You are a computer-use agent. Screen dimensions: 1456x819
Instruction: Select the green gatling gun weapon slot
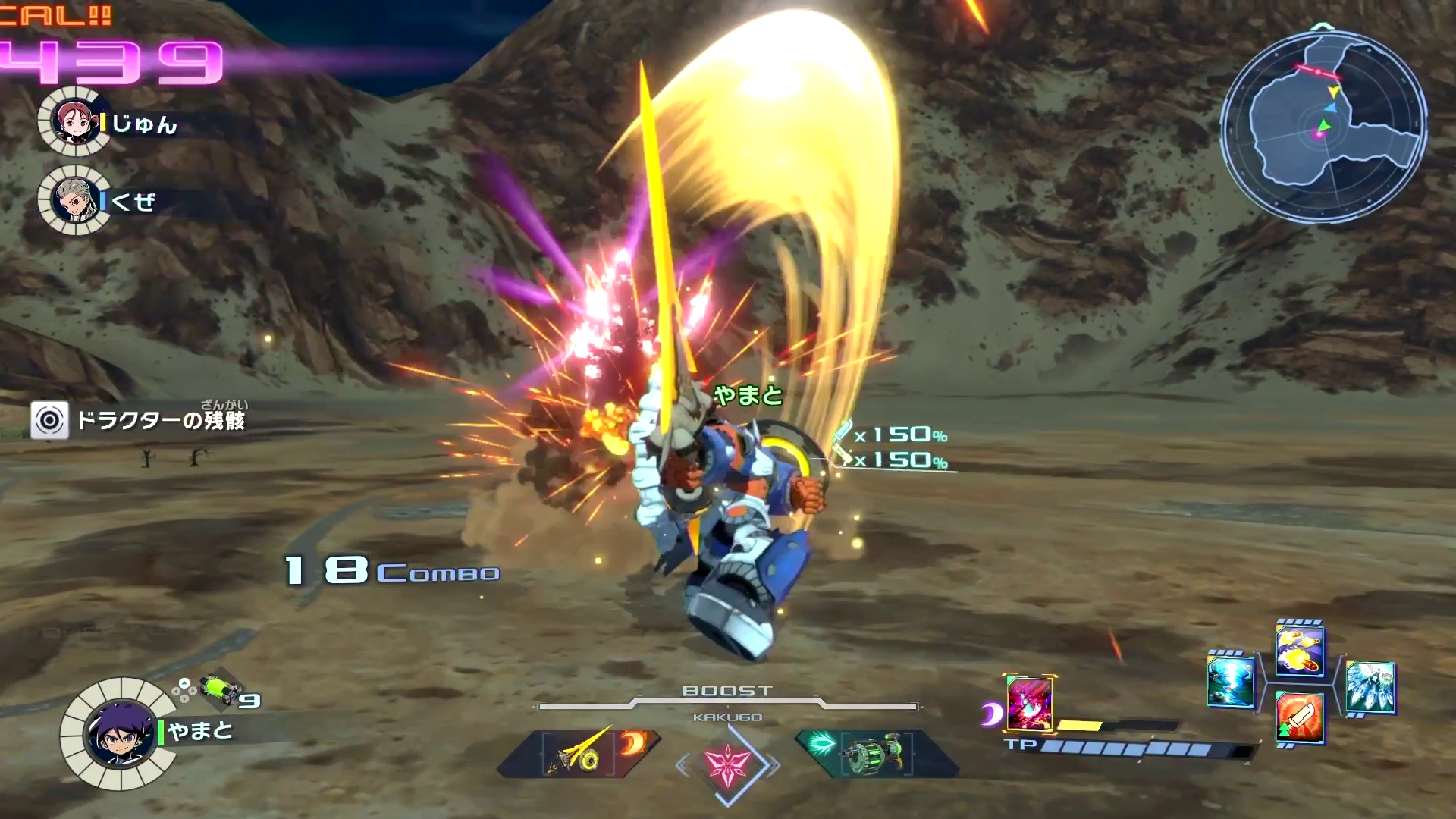point(872,753)
